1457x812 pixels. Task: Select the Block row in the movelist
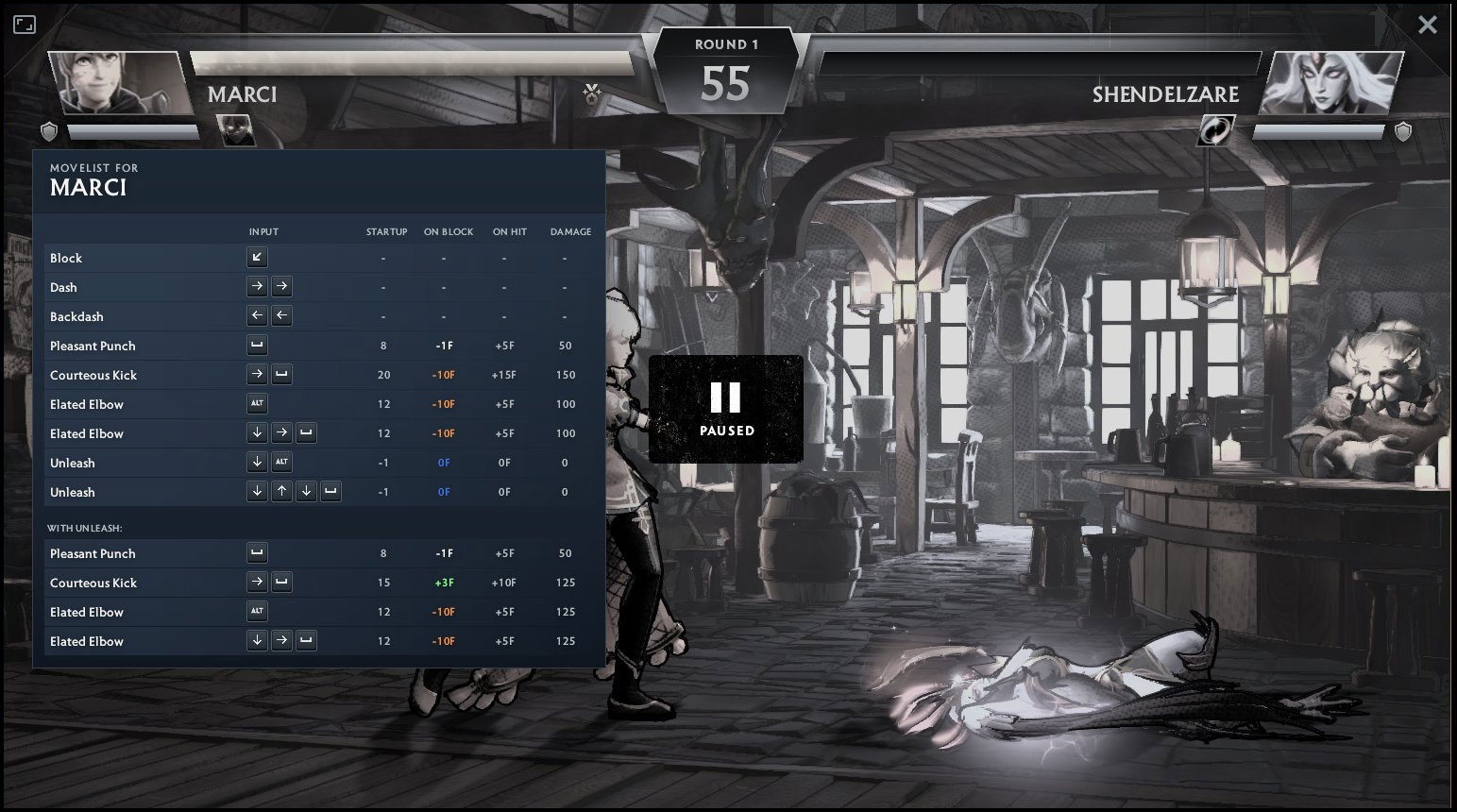(x=318, y=258)
